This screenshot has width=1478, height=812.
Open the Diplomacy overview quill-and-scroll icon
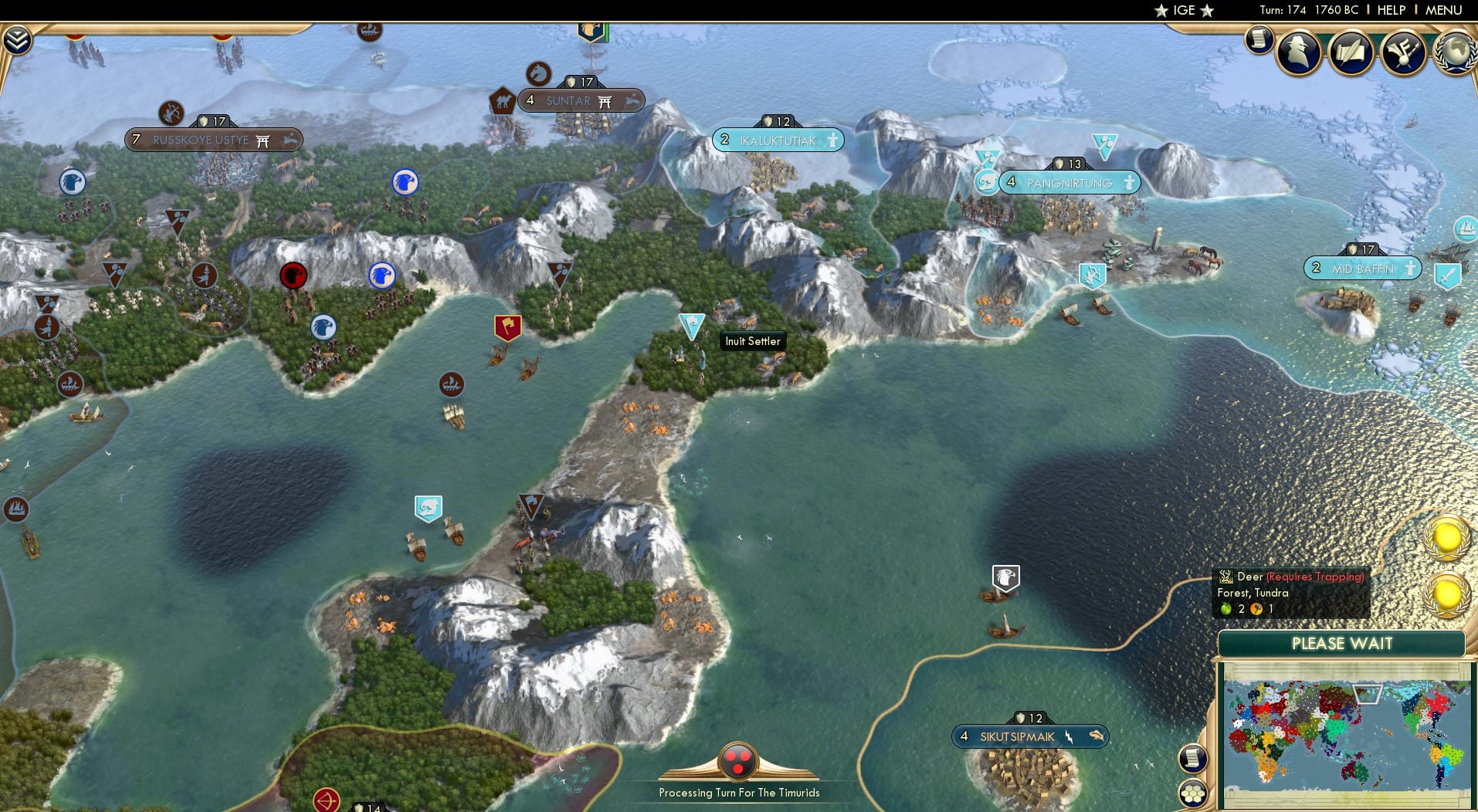tap(1351, 52)
